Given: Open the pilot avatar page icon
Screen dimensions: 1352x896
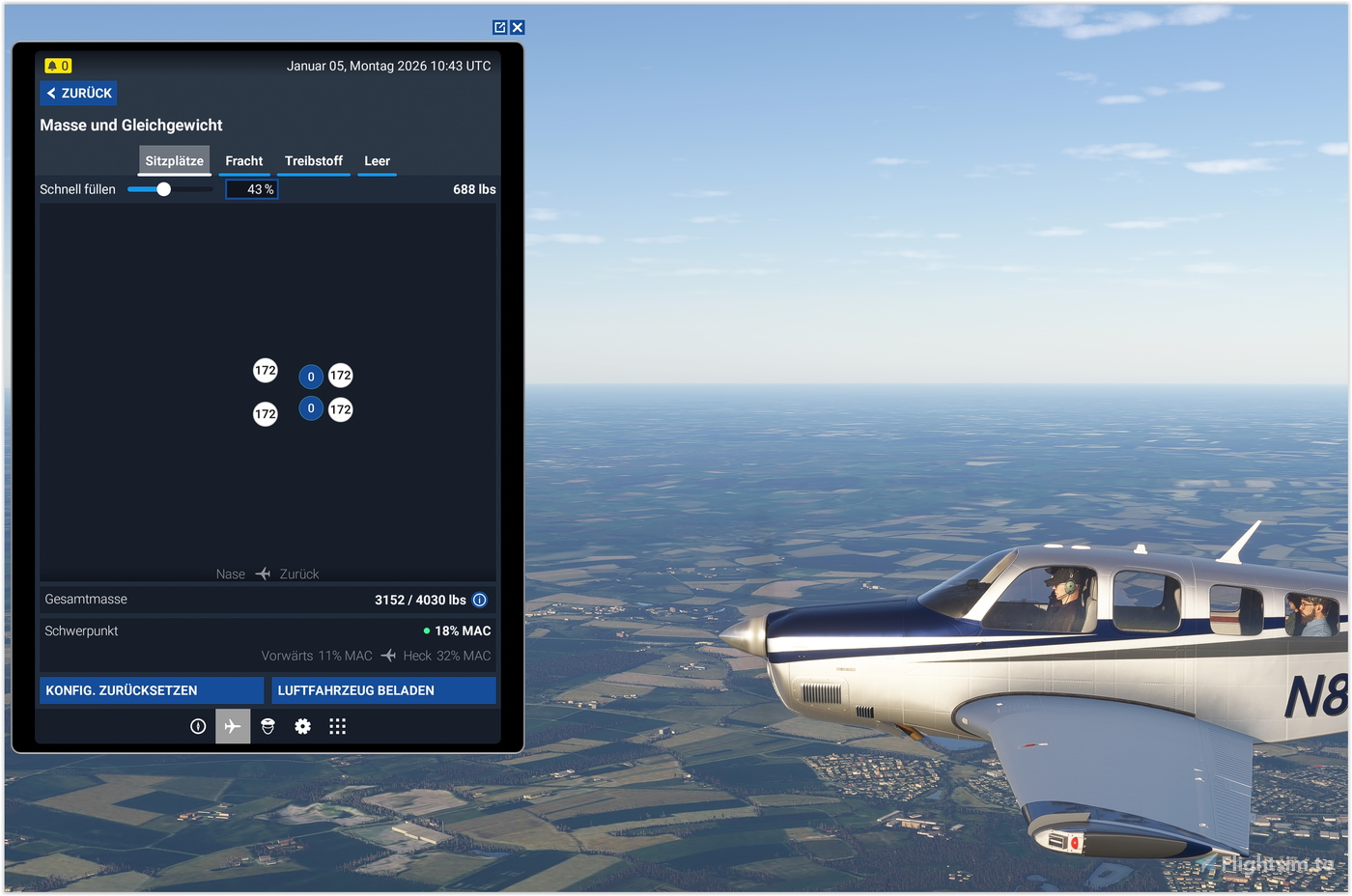Looking at the screenshot, I should [268, 726].
